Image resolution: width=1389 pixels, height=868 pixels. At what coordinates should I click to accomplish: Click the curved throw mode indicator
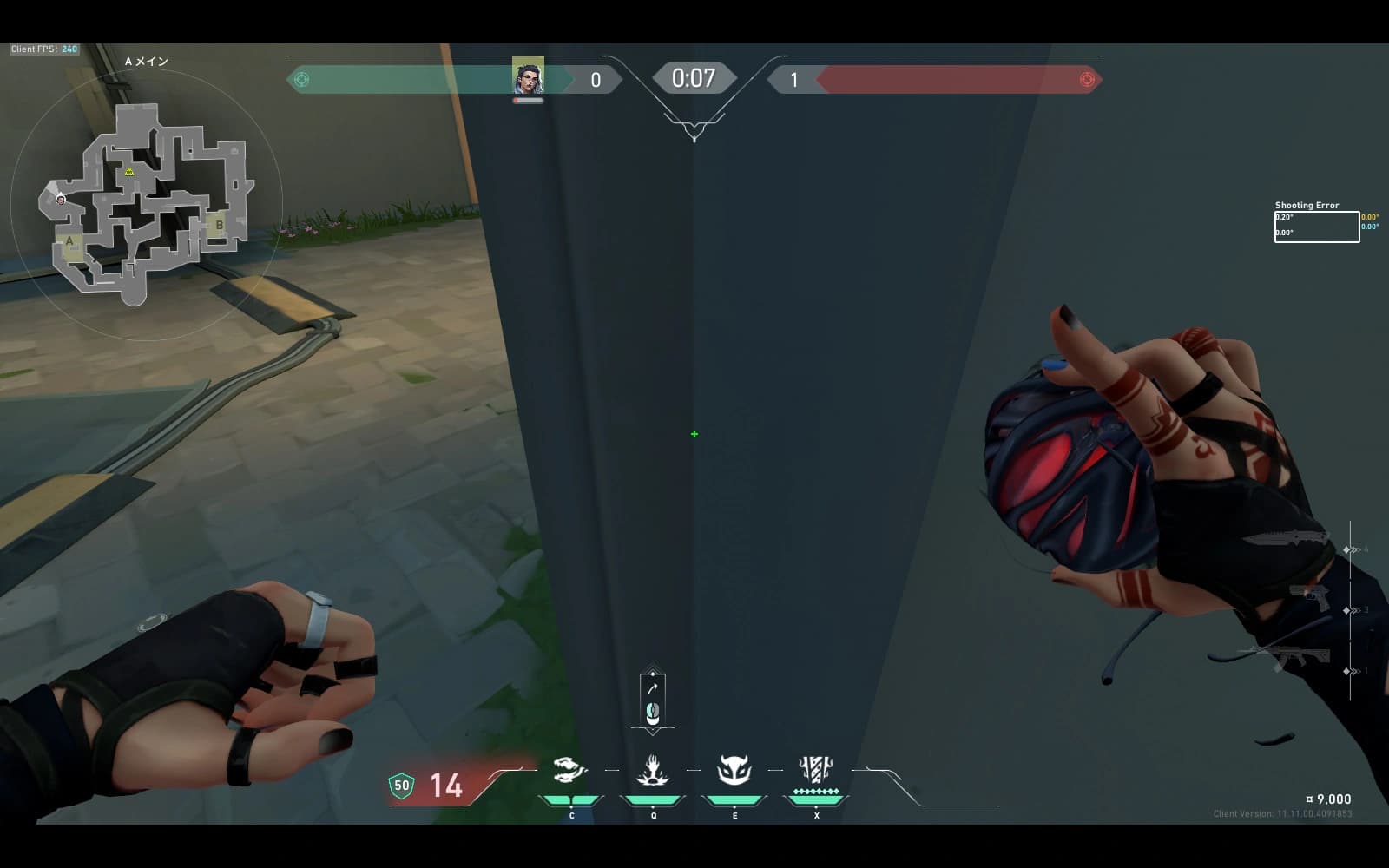tap(653, 688)
